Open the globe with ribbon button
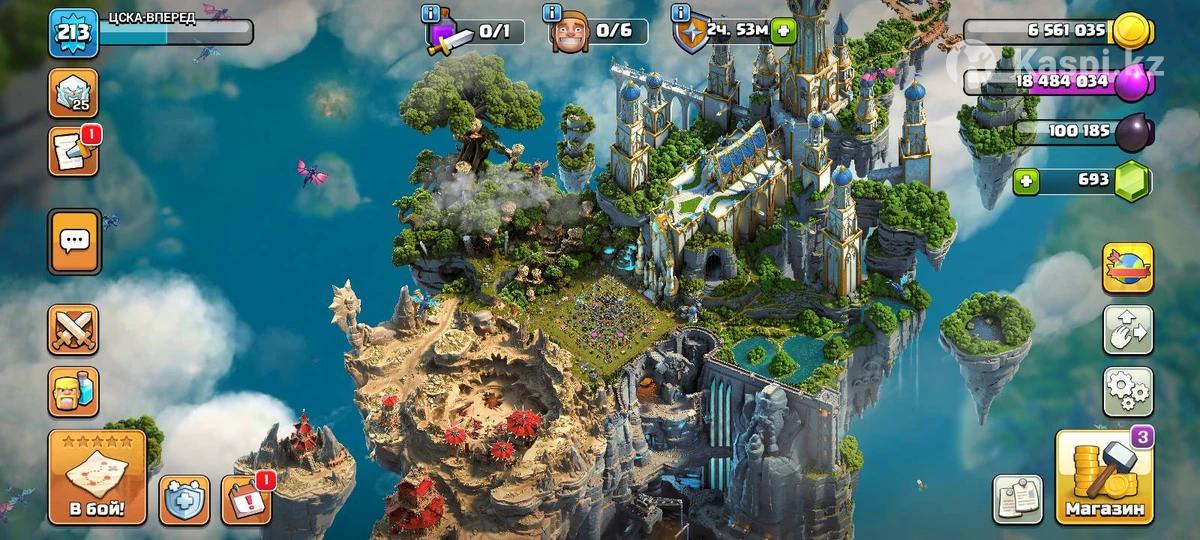1200x540 pixels. point(1128,268)
